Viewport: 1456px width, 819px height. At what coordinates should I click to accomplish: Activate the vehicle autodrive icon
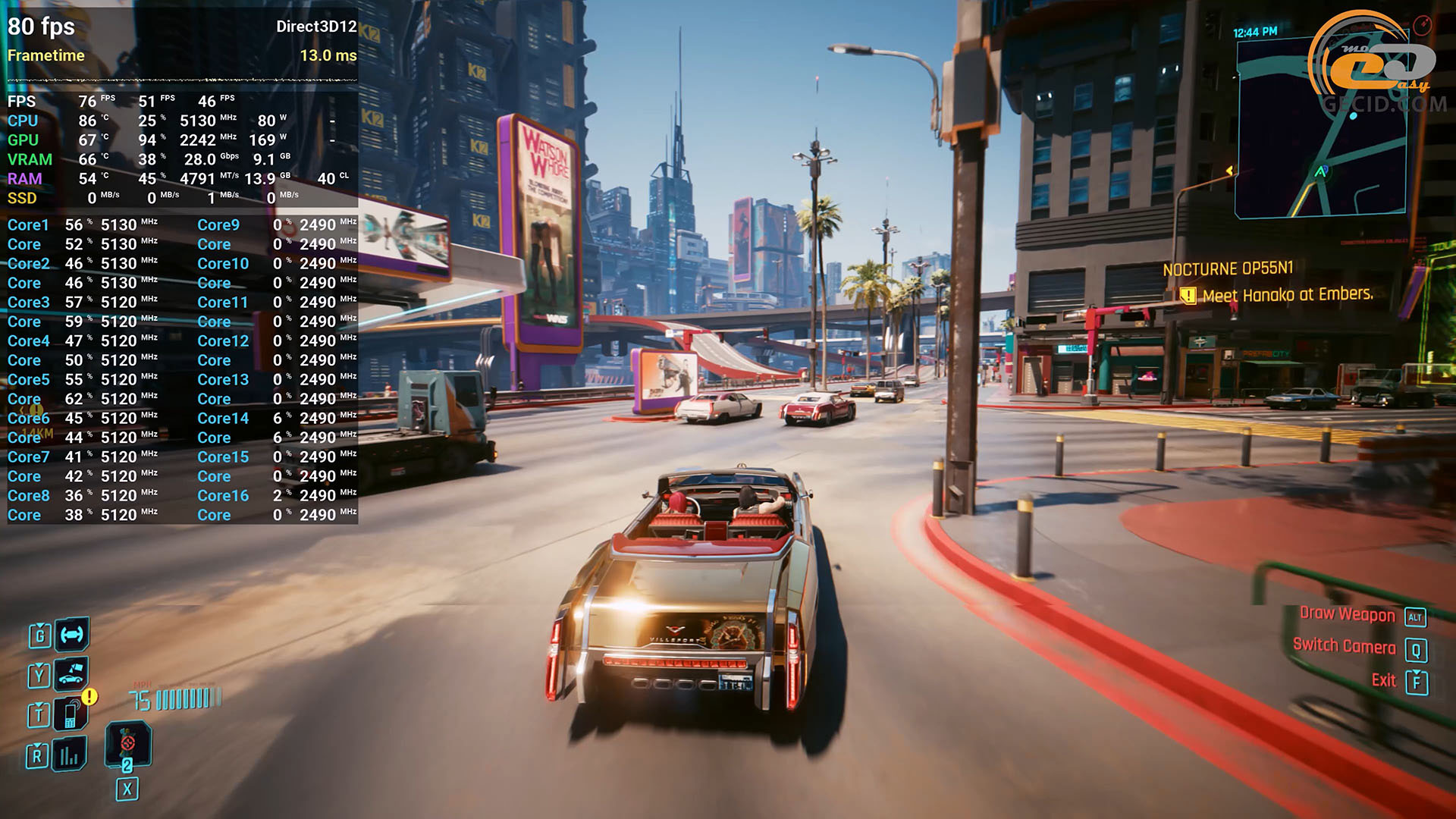click(x=72, y=635)
